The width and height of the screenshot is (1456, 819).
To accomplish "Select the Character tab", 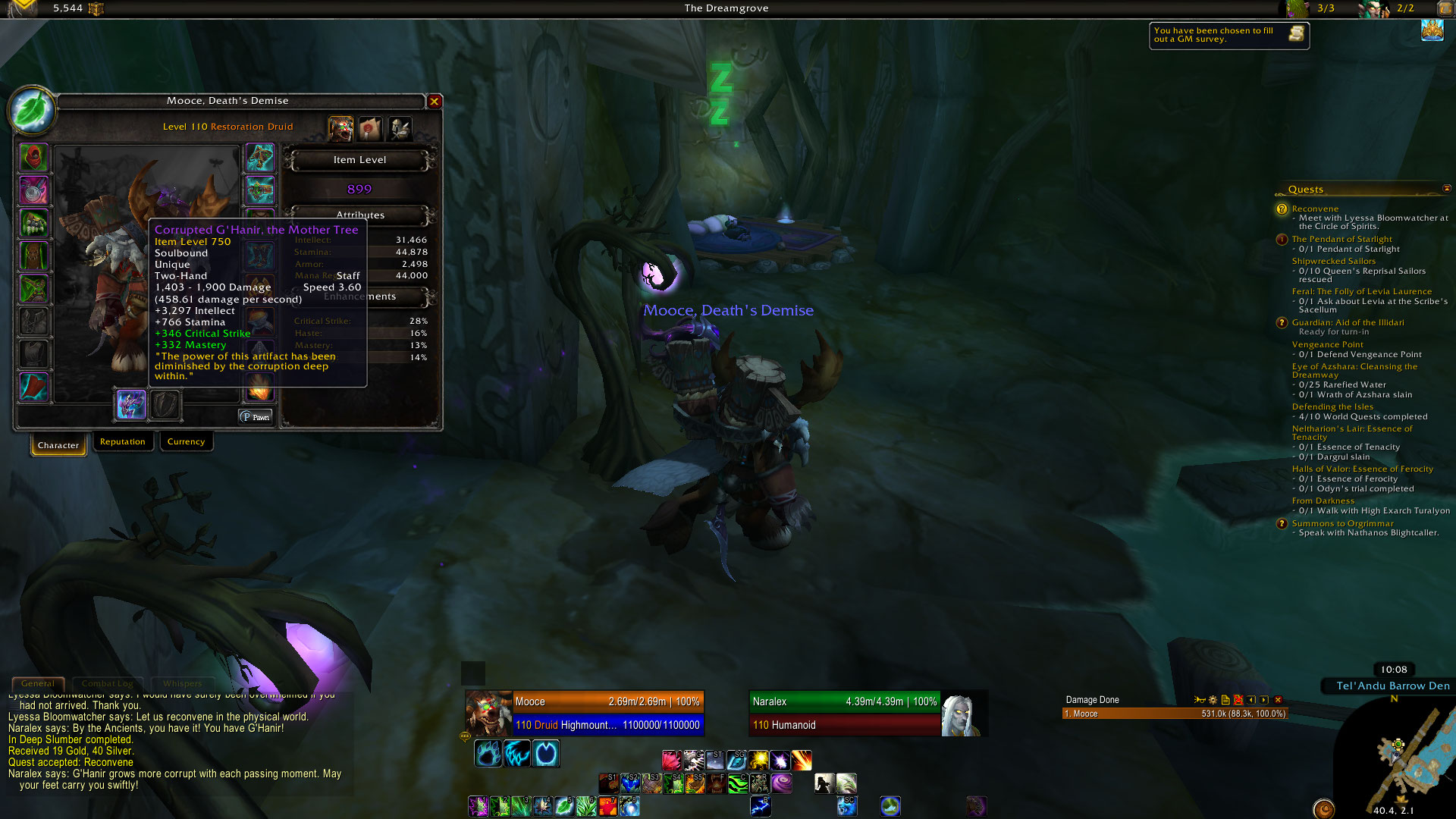I will 58,445.
